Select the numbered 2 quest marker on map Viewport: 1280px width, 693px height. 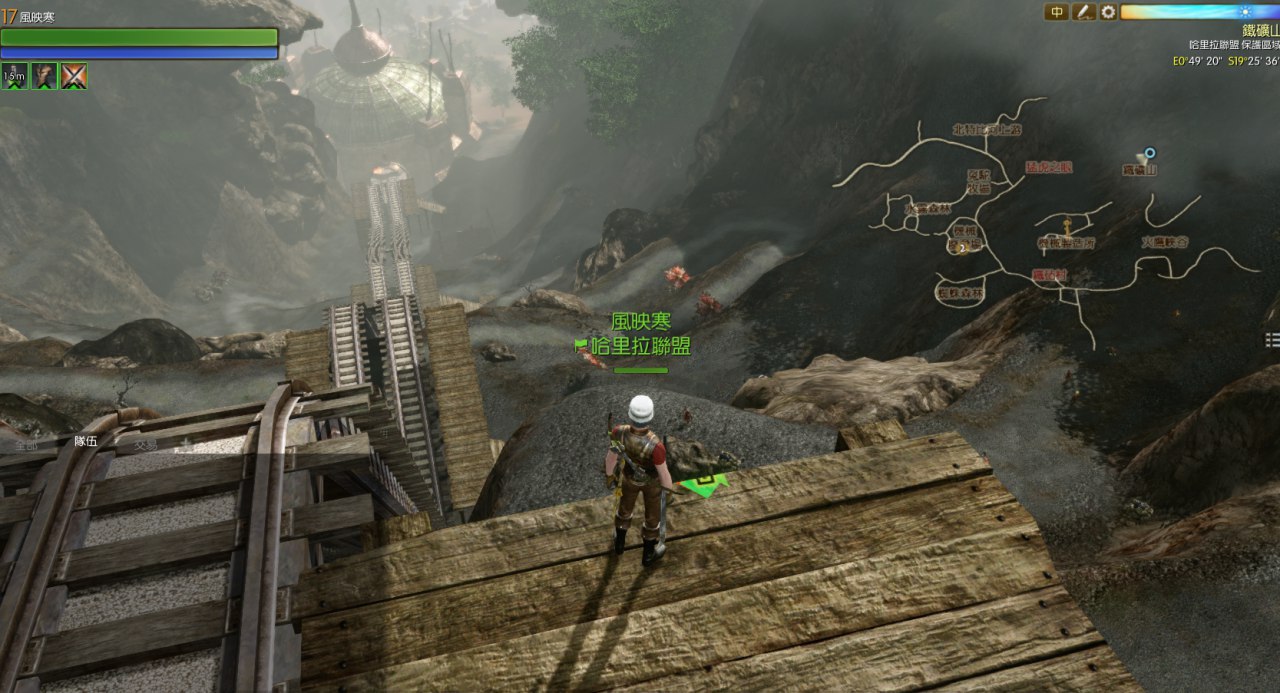click(963, 247)
